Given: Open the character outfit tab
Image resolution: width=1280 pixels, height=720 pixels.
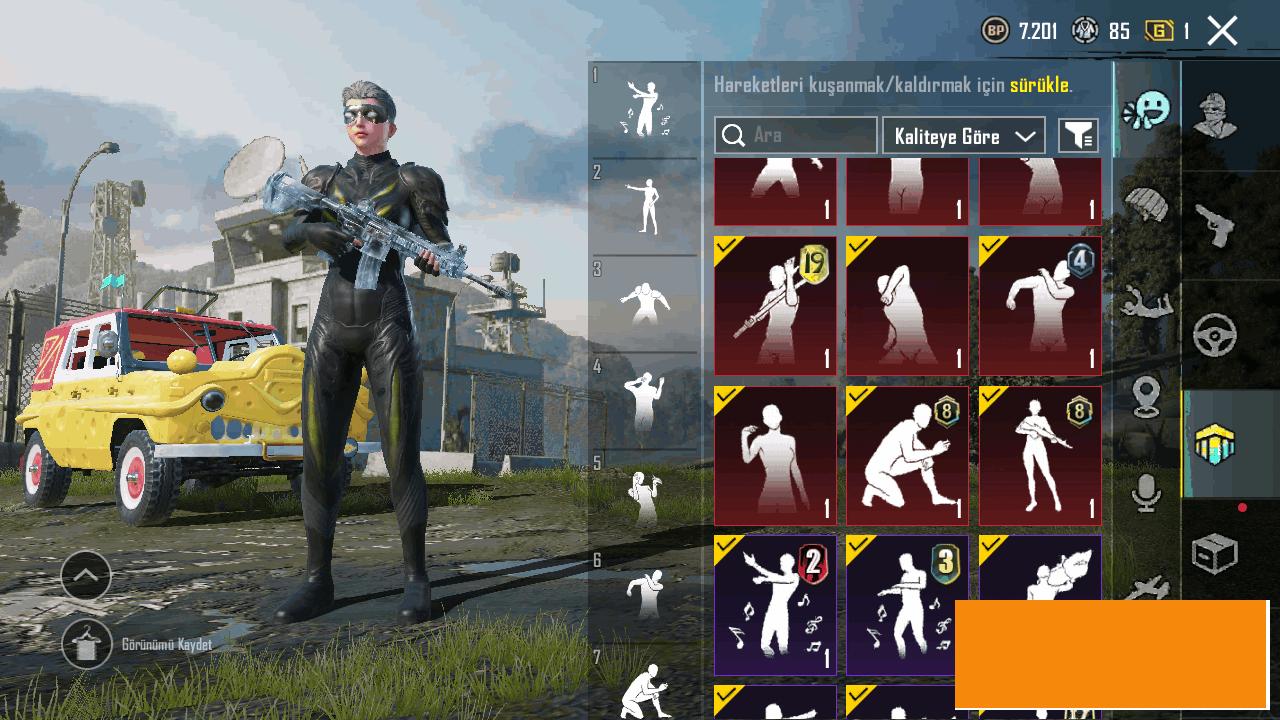Looking at the screenshot, I should pos(1215,115).
